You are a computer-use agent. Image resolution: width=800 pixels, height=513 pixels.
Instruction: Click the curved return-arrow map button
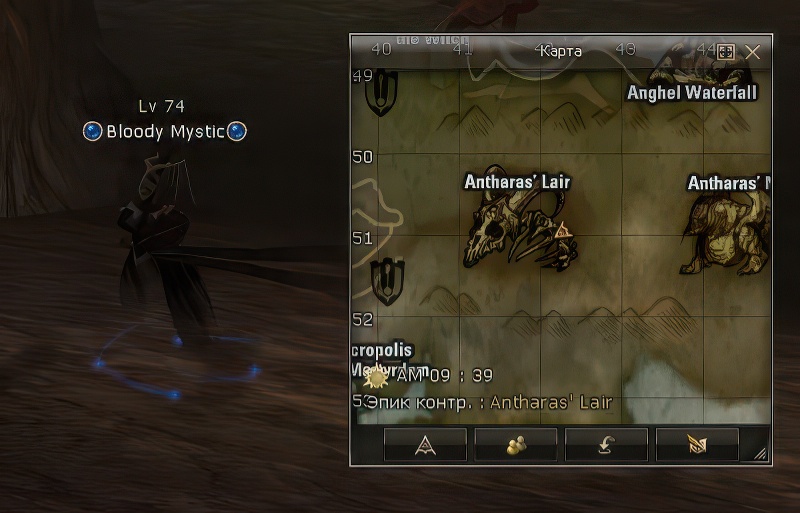click(606, 445)
